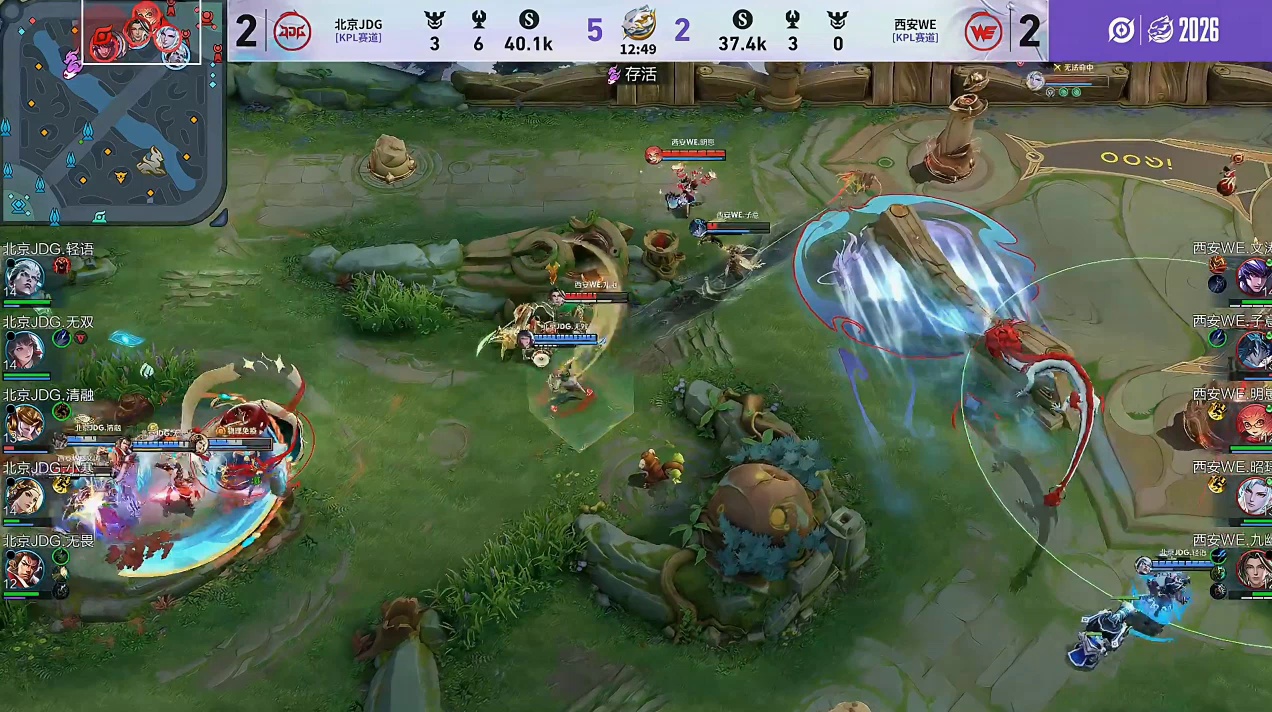
Task: Click the battlefield minimap
Action: click(x=112, y=112)
